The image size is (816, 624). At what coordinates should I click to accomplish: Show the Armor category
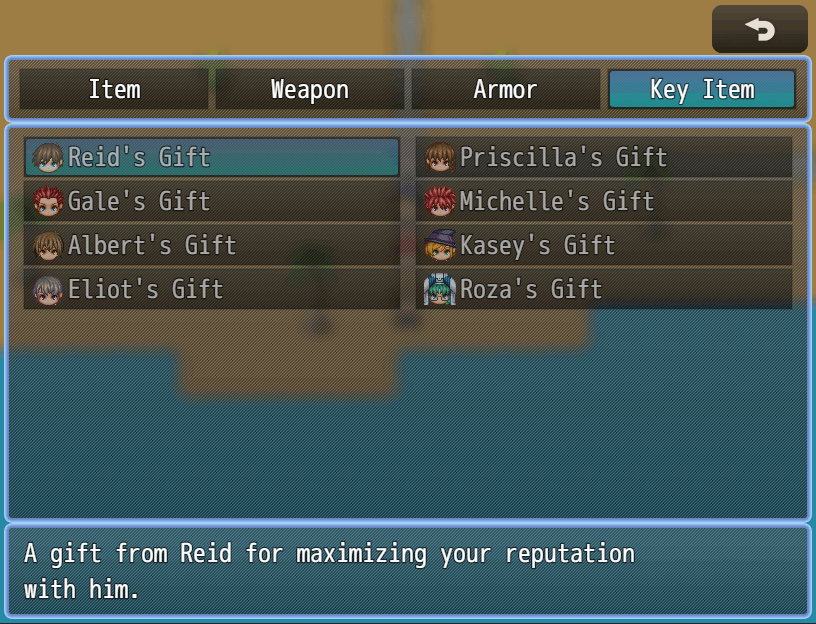pyautogui.click(x=505, y=89)
